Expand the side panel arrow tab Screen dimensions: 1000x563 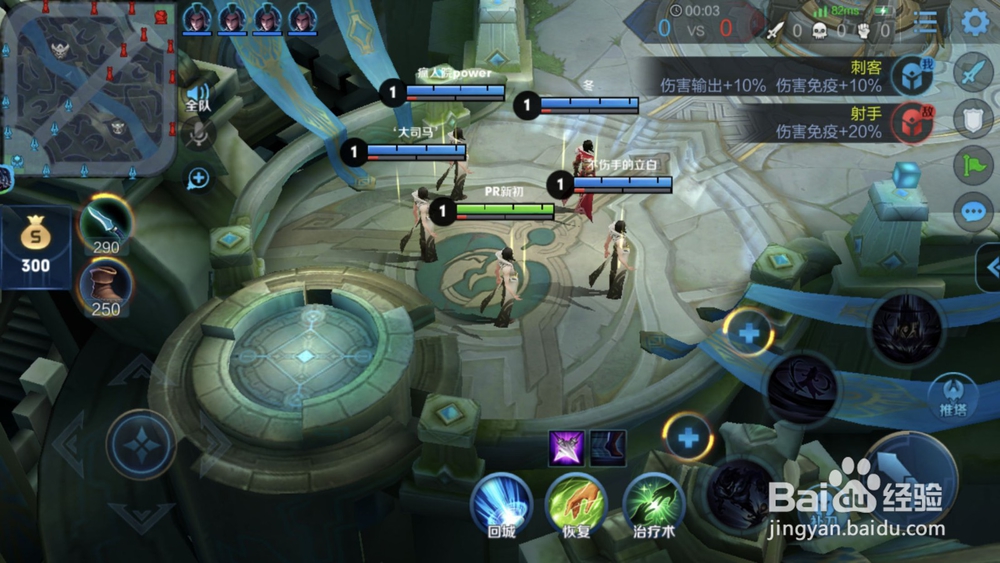[990, 267]
